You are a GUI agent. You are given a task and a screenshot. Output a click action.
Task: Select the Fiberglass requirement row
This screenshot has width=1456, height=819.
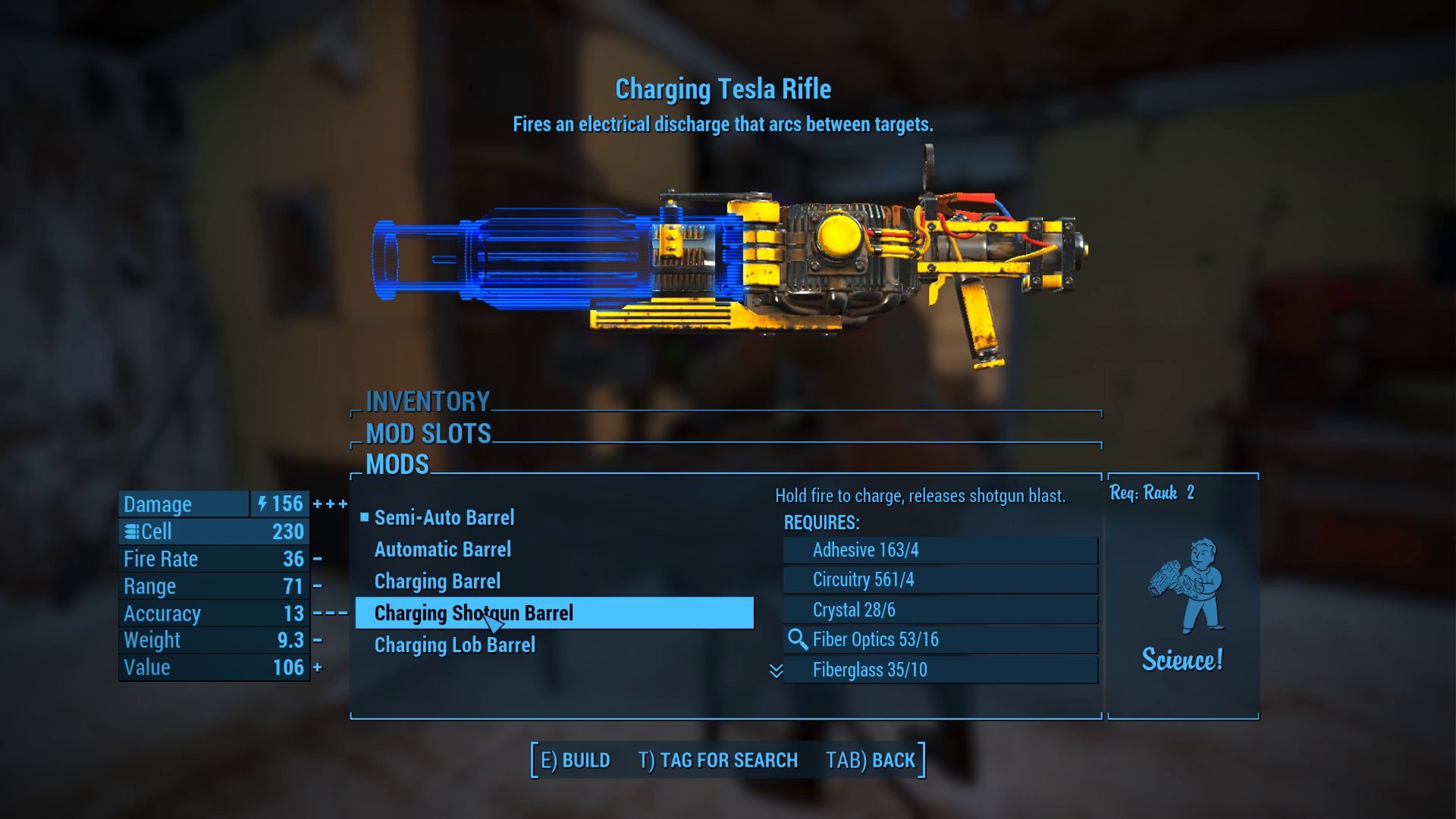tap(940, 670)
